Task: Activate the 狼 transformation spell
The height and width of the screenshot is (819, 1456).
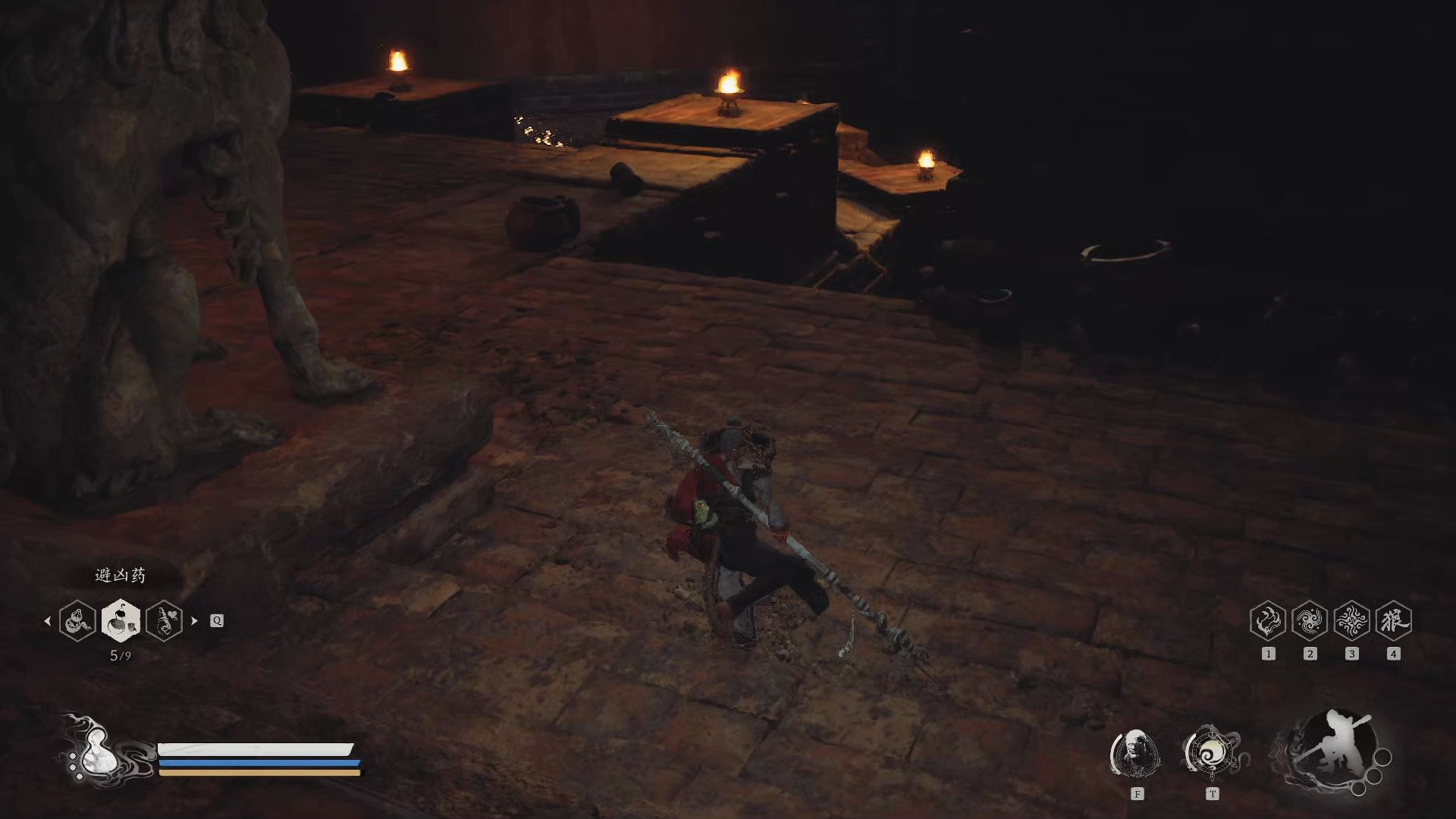Action: (x=1393, y=621)
